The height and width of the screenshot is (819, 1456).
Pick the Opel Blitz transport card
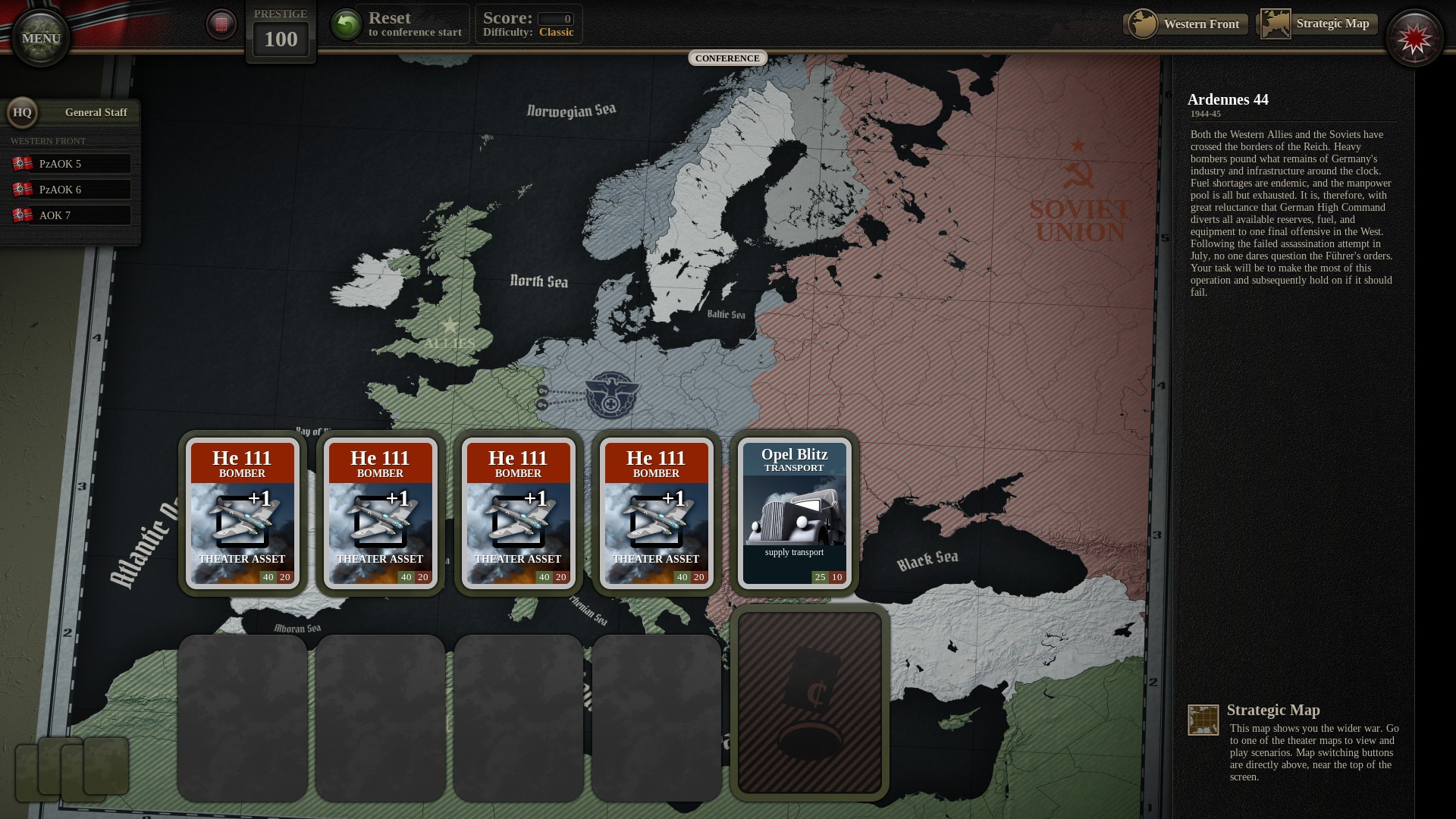tap(794, 513)
